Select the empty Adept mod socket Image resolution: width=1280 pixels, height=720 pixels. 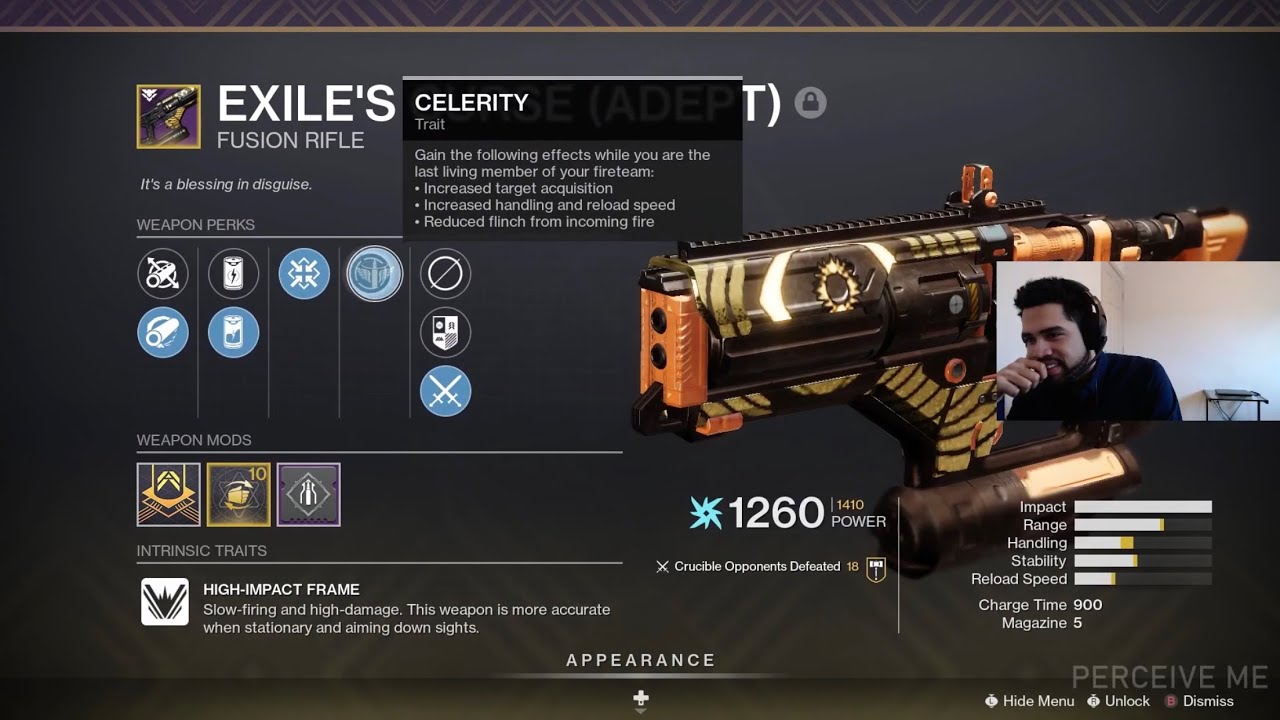click(308, 493)
